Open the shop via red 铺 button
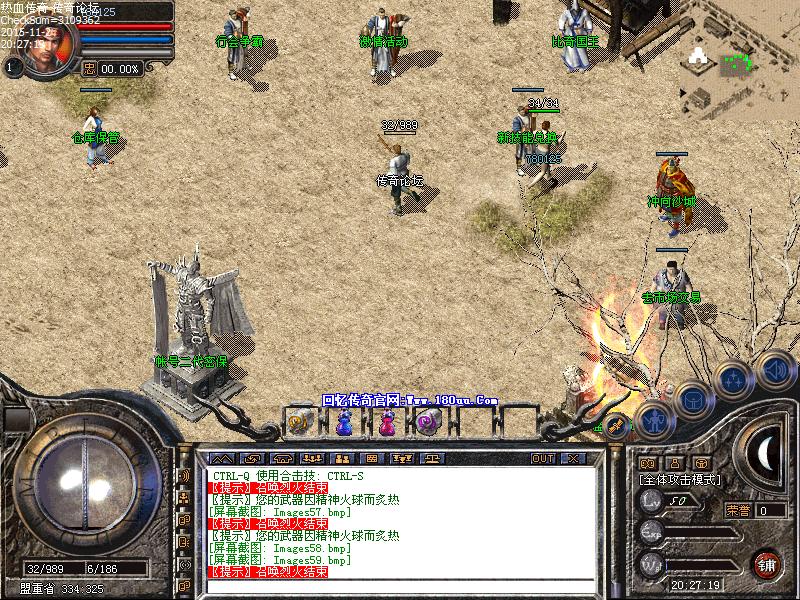This screenshot has height=600, width=800. point(766,563)
